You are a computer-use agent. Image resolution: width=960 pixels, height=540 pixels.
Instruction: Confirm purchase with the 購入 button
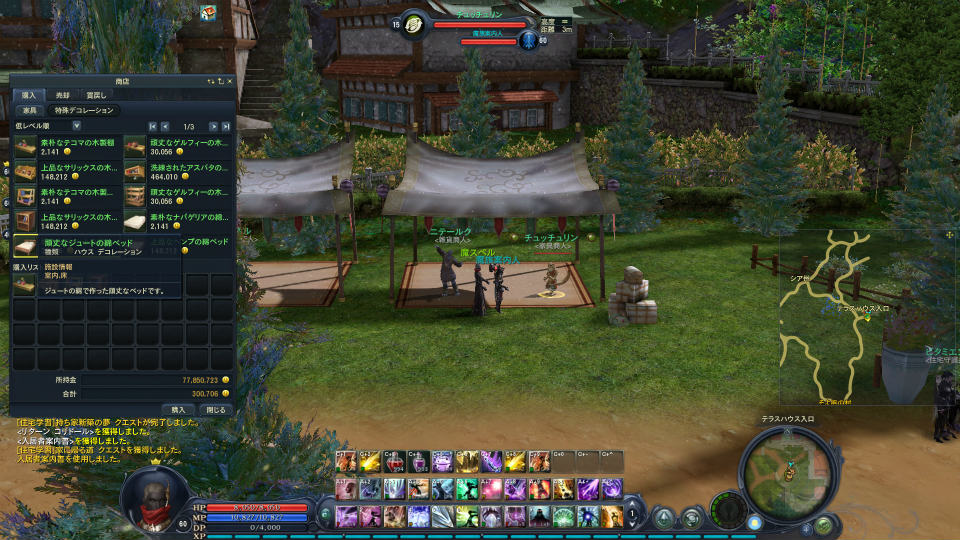pos(178,409)
